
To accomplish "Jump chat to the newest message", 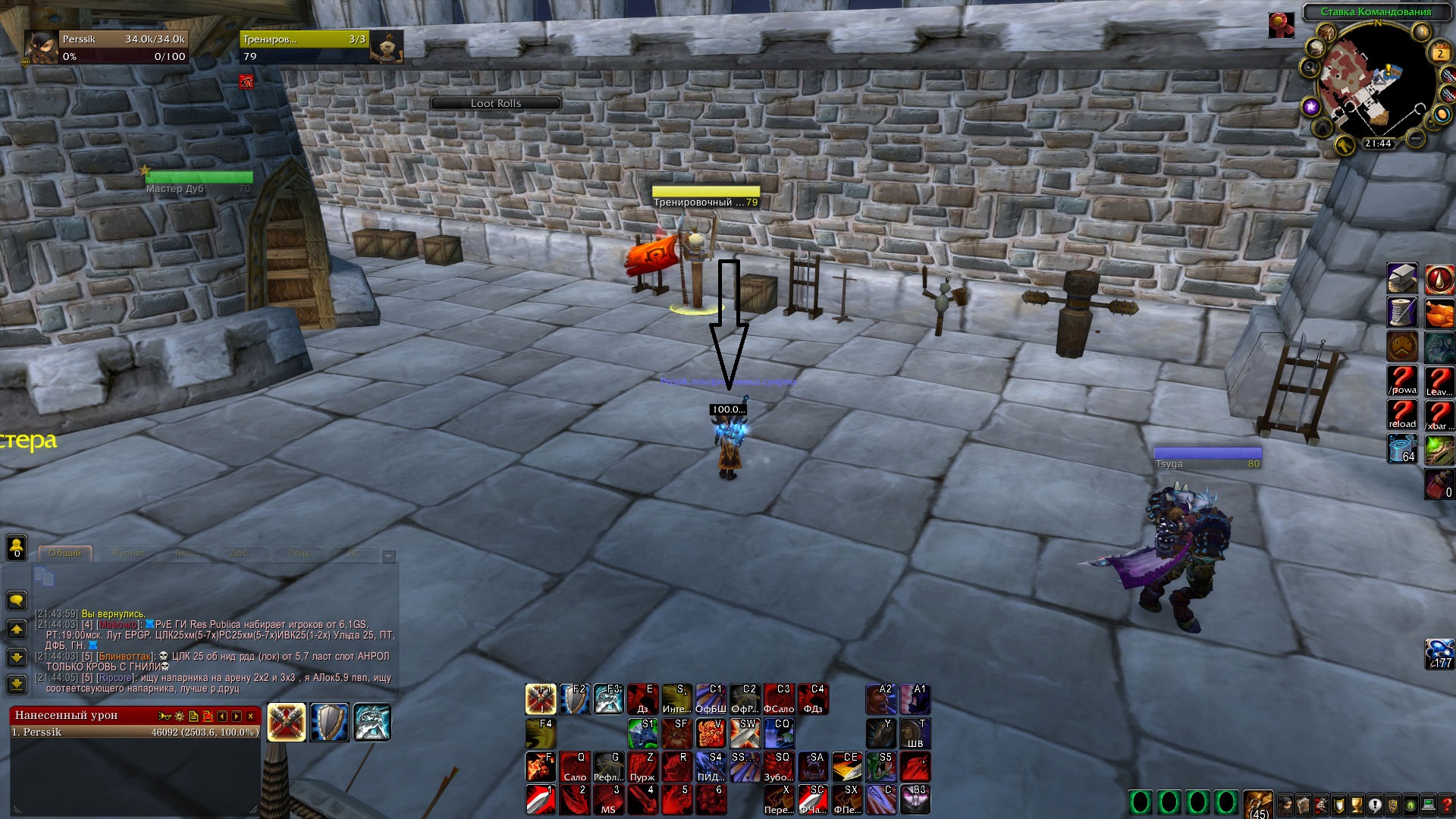I will (x=17, y=685).
